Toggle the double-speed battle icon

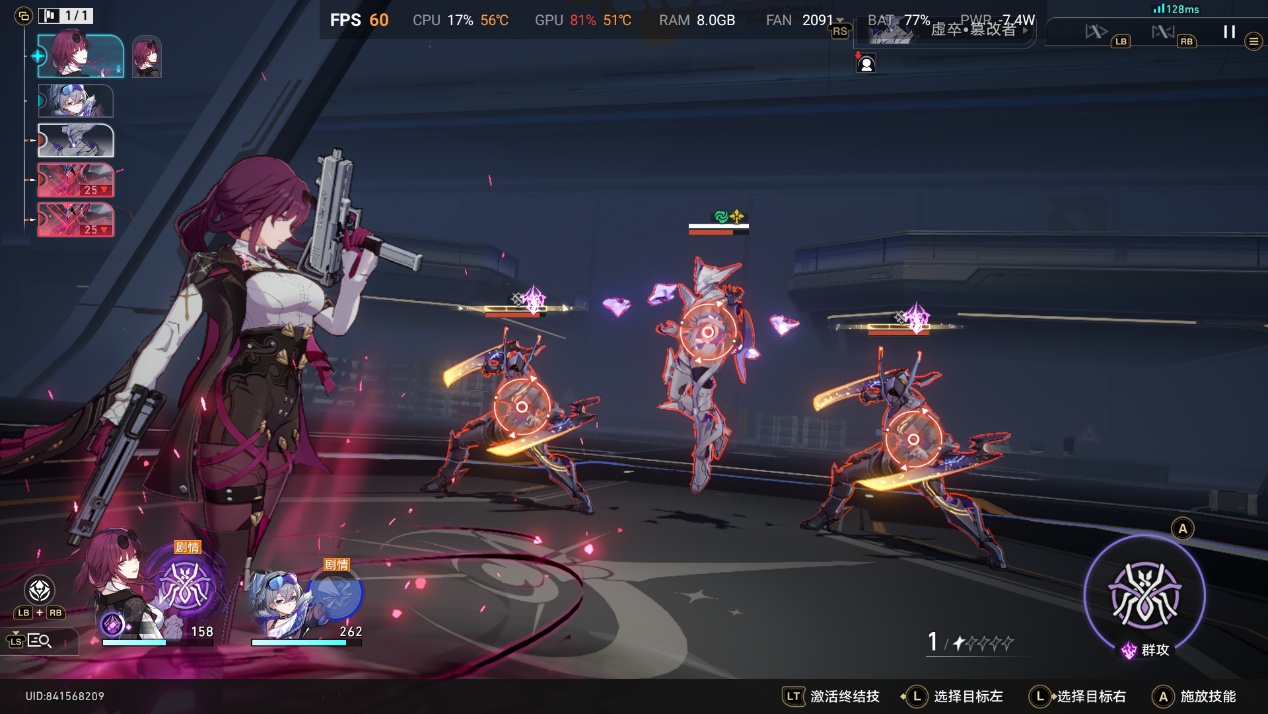click(x=1162, y=32)
